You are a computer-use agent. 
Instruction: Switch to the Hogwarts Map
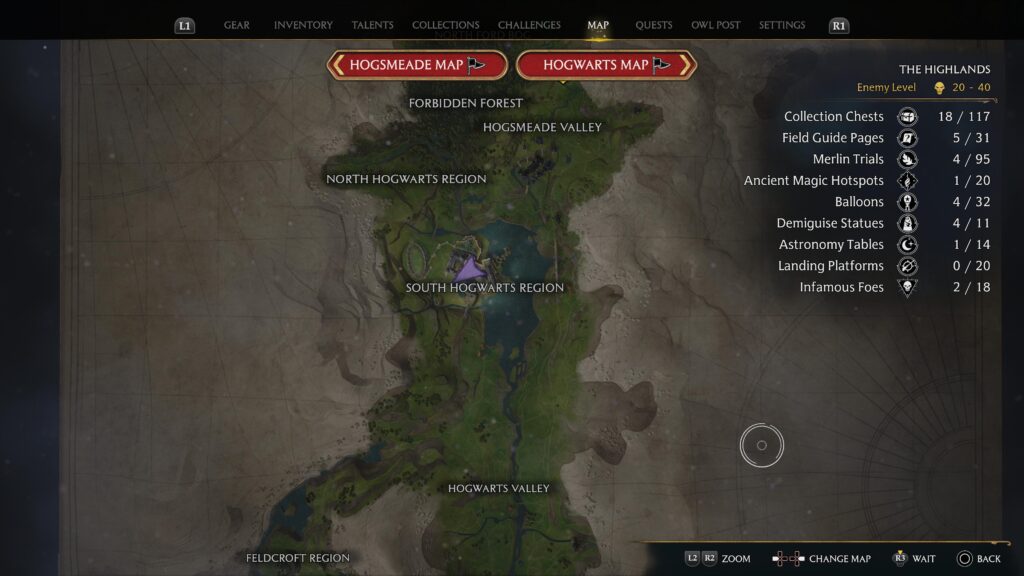coord(606,65)
